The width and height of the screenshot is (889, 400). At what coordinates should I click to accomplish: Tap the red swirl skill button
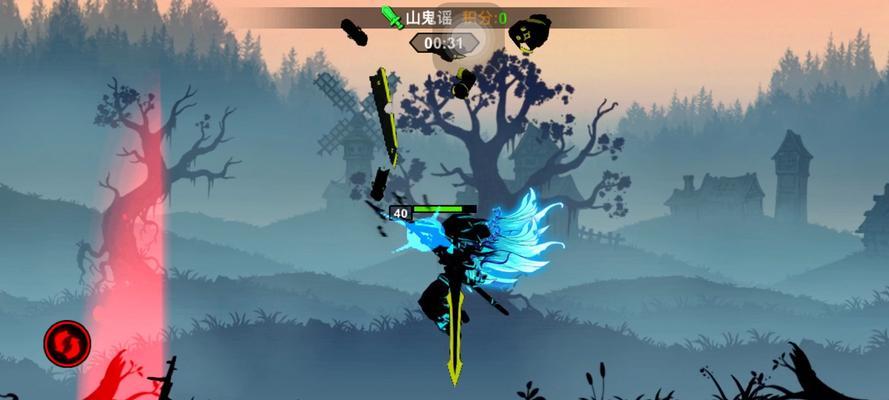tap(67, 343)
